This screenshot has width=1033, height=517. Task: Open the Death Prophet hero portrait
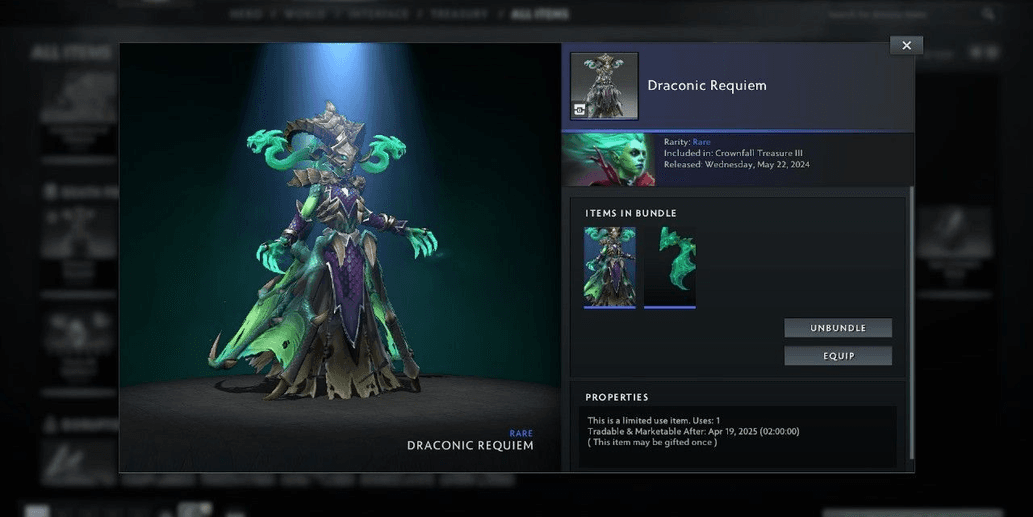[609, 161]
